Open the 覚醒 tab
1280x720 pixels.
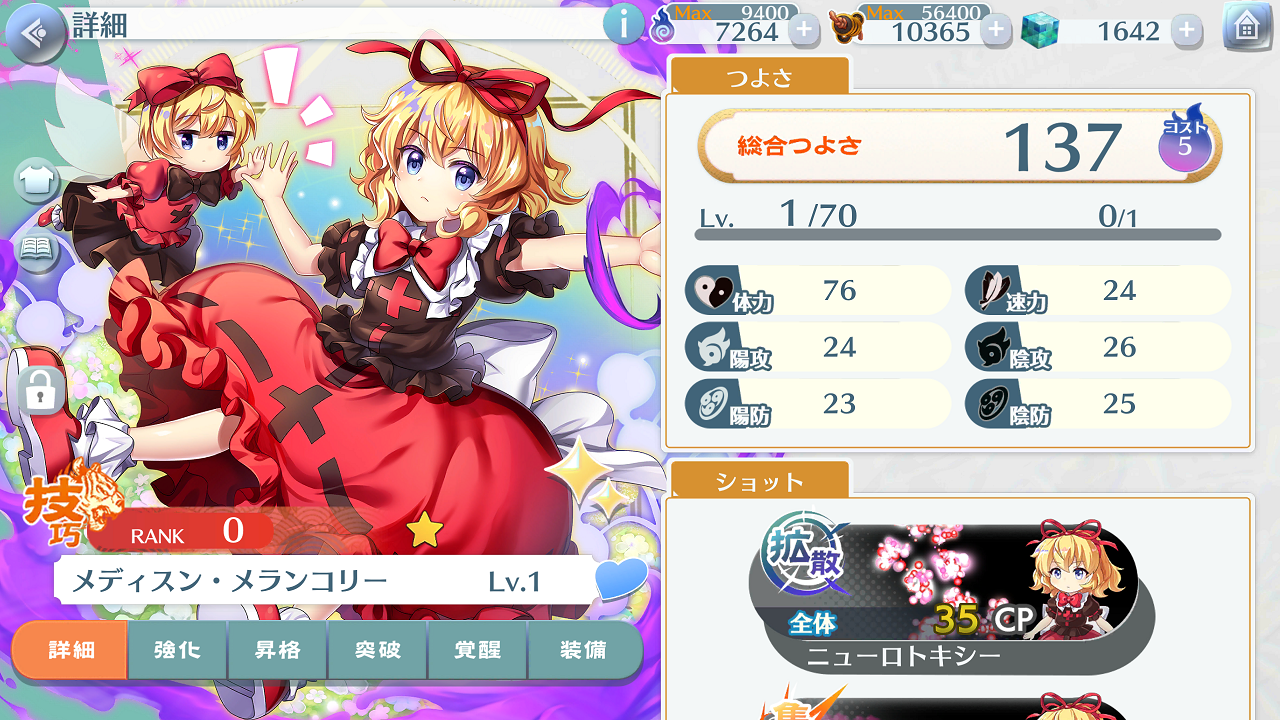[x=477, y=650]
